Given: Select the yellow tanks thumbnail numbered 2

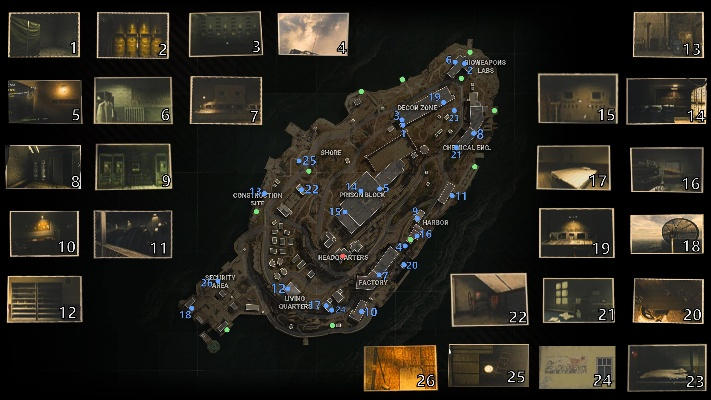Looking at the screenshot, I should click(x=132, y=35).
